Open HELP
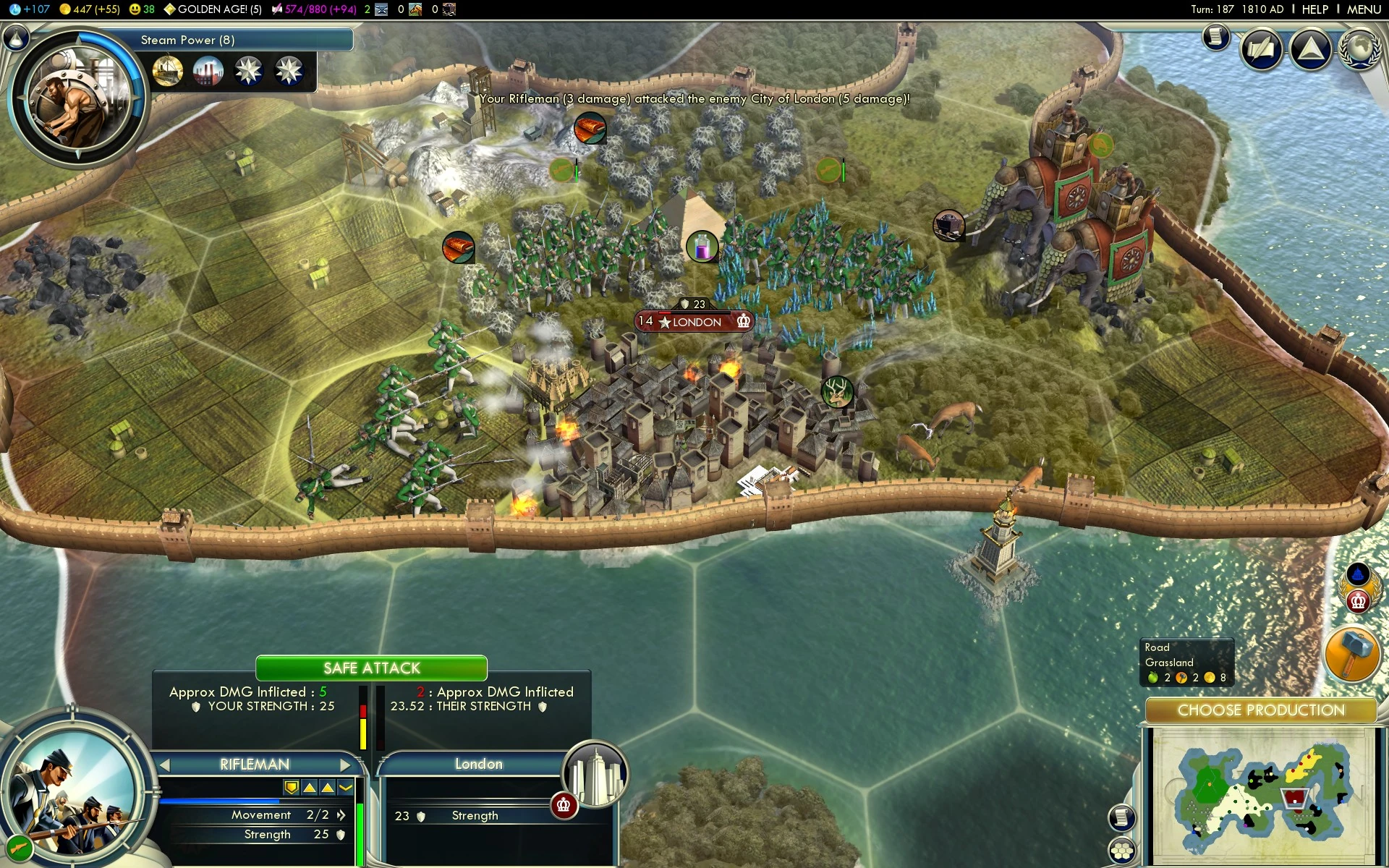The width and height of the screenshot is (1389, 868). (1315, 9)
